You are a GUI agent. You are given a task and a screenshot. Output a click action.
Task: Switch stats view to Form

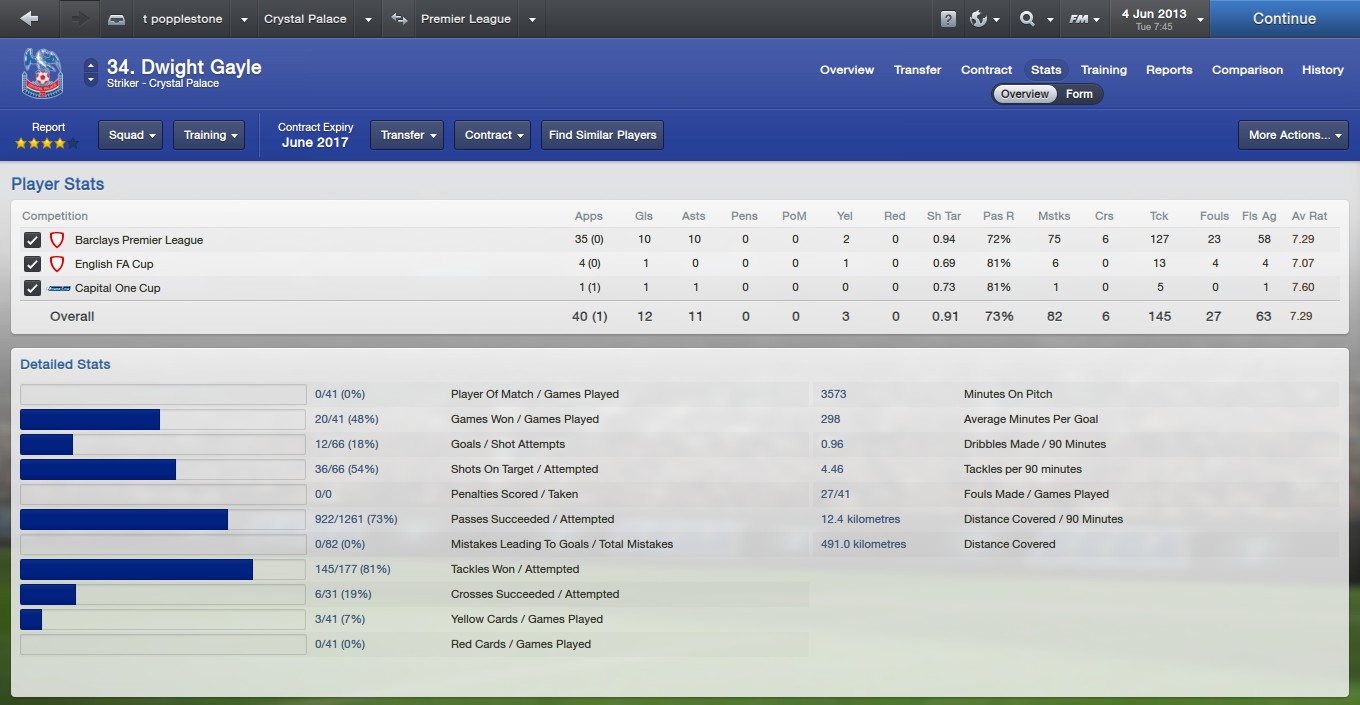[1079, 94]
